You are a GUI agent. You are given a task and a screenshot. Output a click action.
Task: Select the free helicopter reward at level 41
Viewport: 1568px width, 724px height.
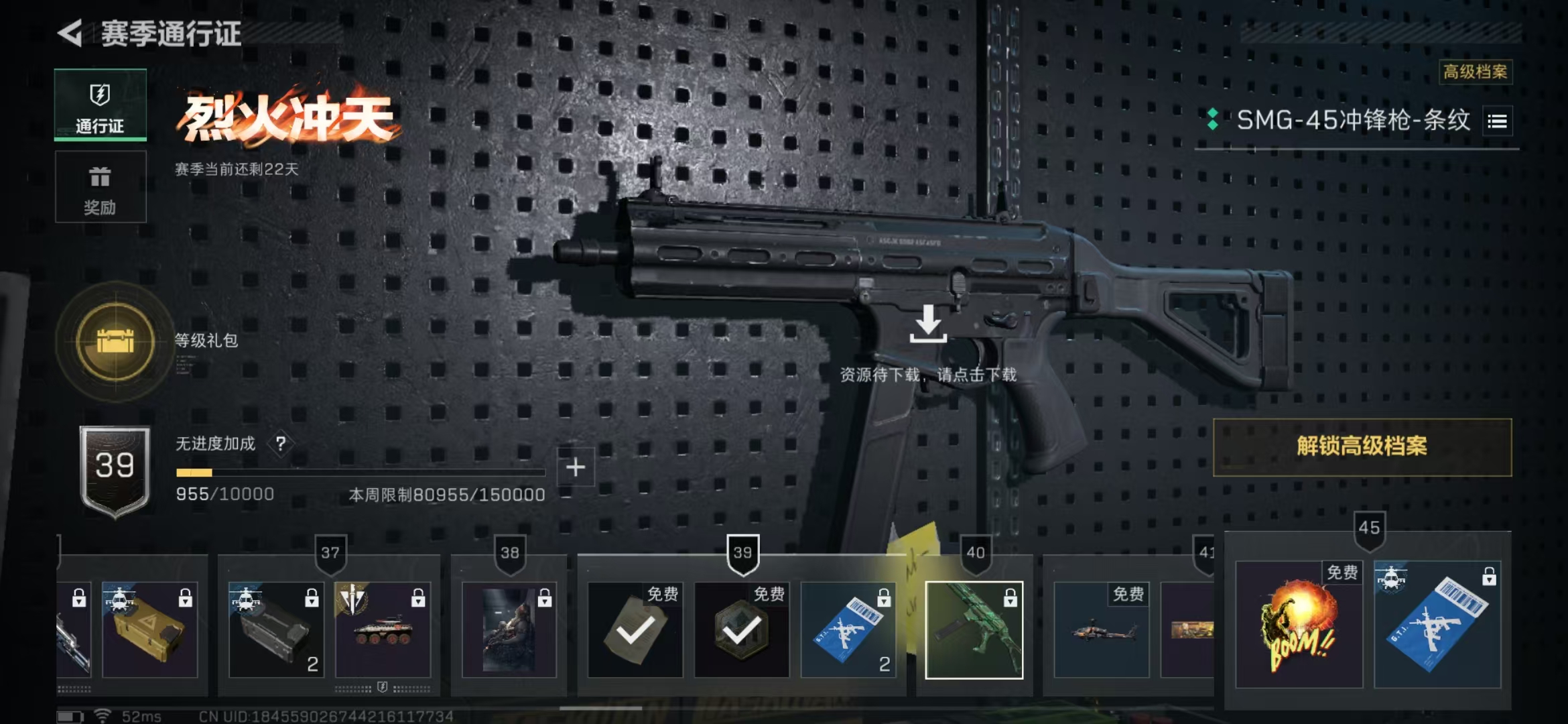tap(1101, 630)
